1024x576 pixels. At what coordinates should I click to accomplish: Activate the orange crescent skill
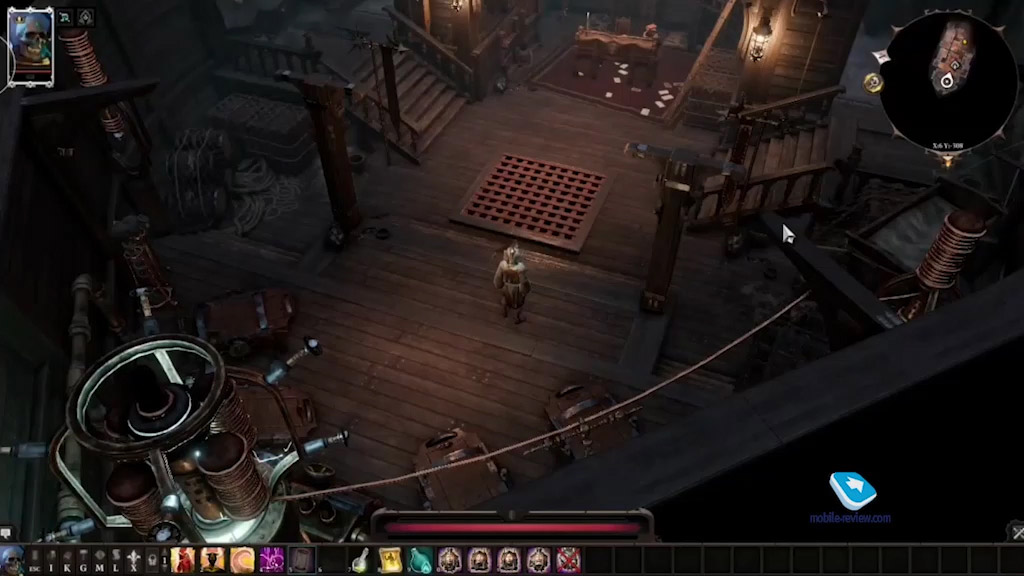click(x=242, y=560)
